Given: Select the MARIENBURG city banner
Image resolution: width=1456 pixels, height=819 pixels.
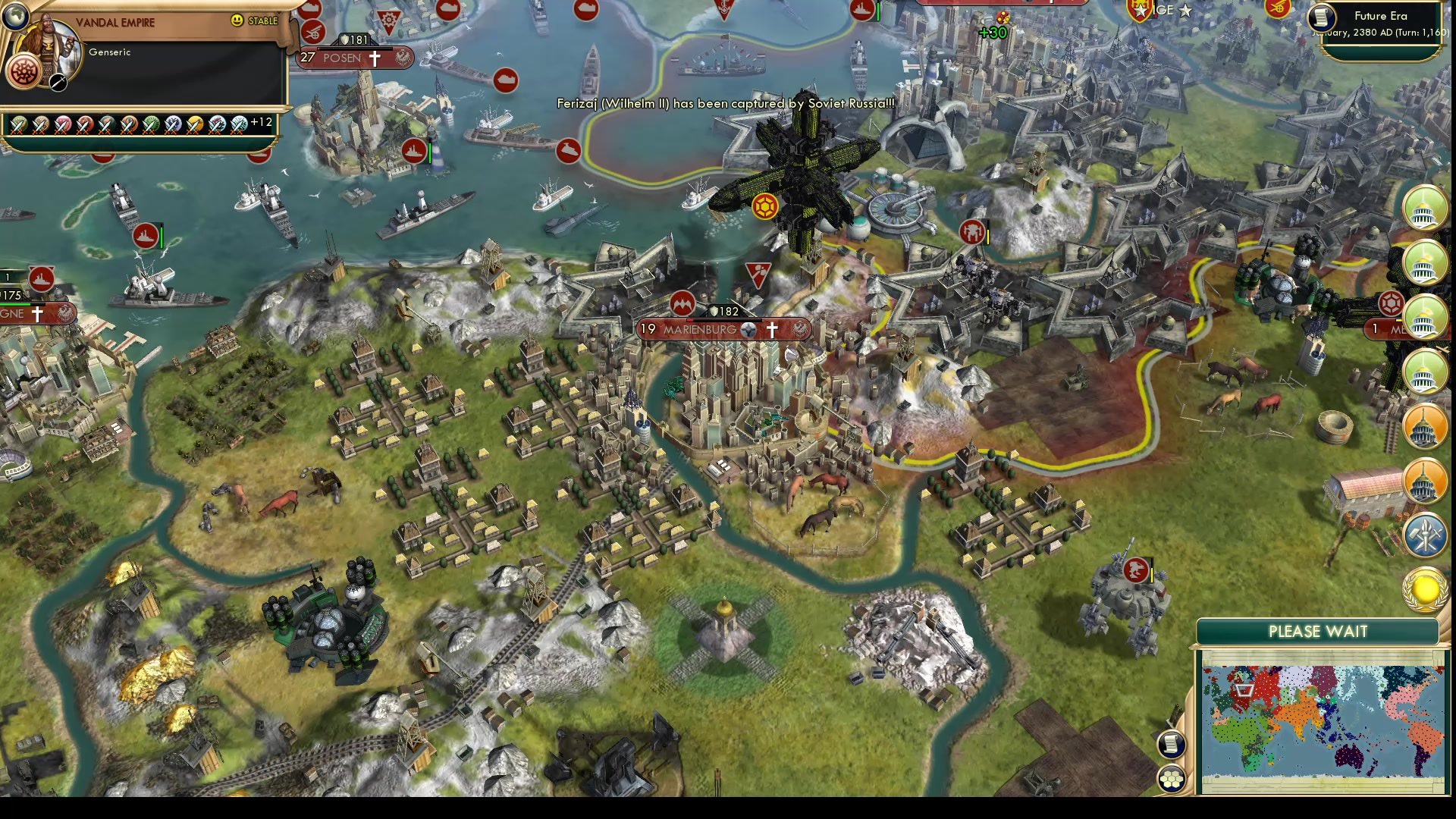Looking at the screenshot, I should (x=700, y=329).
